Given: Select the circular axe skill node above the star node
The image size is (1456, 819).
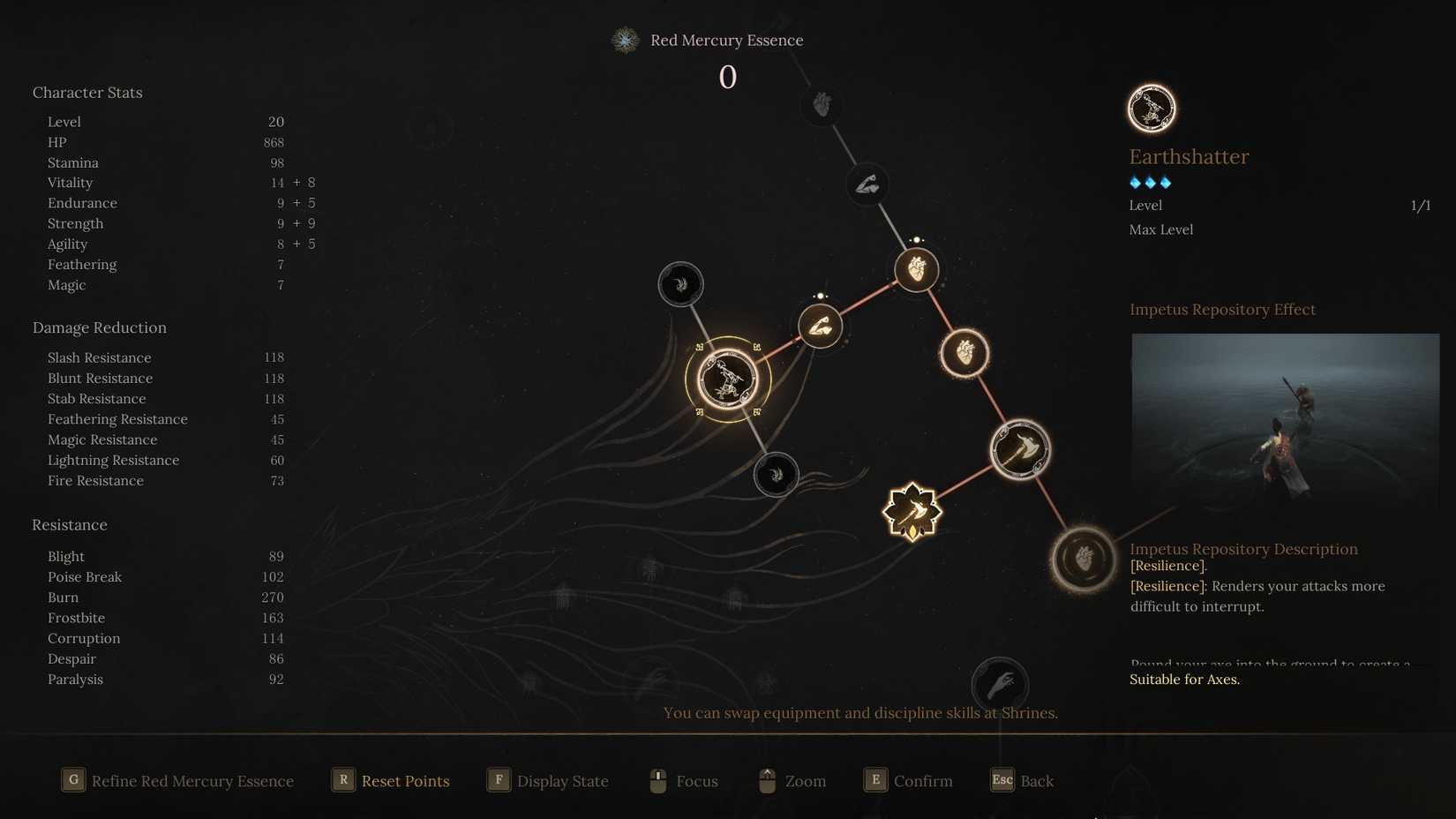Looking at the screenshot, I should [x=1020, y=449].
